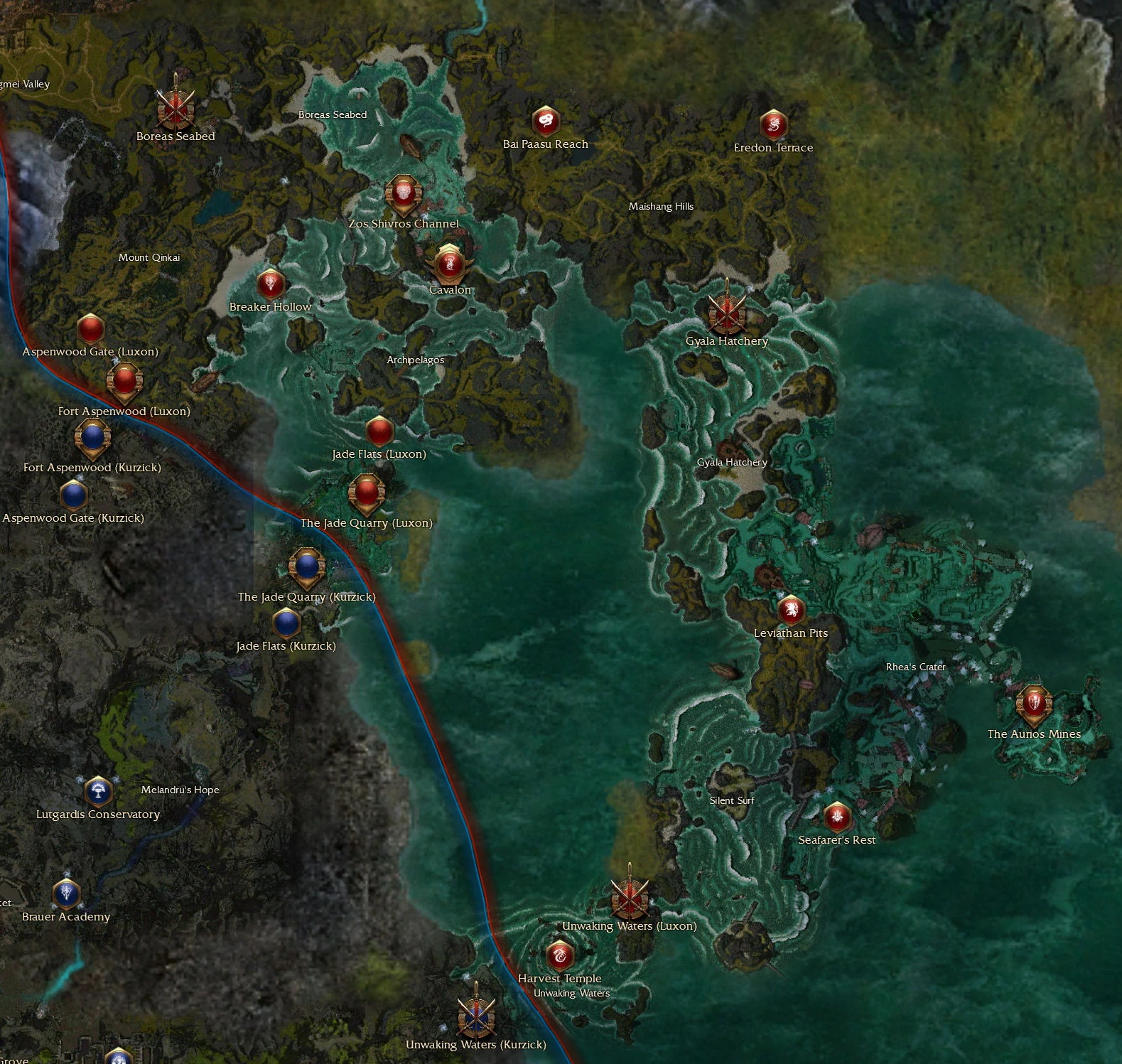Click the Brauer Academy icon
Viewport: 1122px width, 1064px height.
[66, 893]
